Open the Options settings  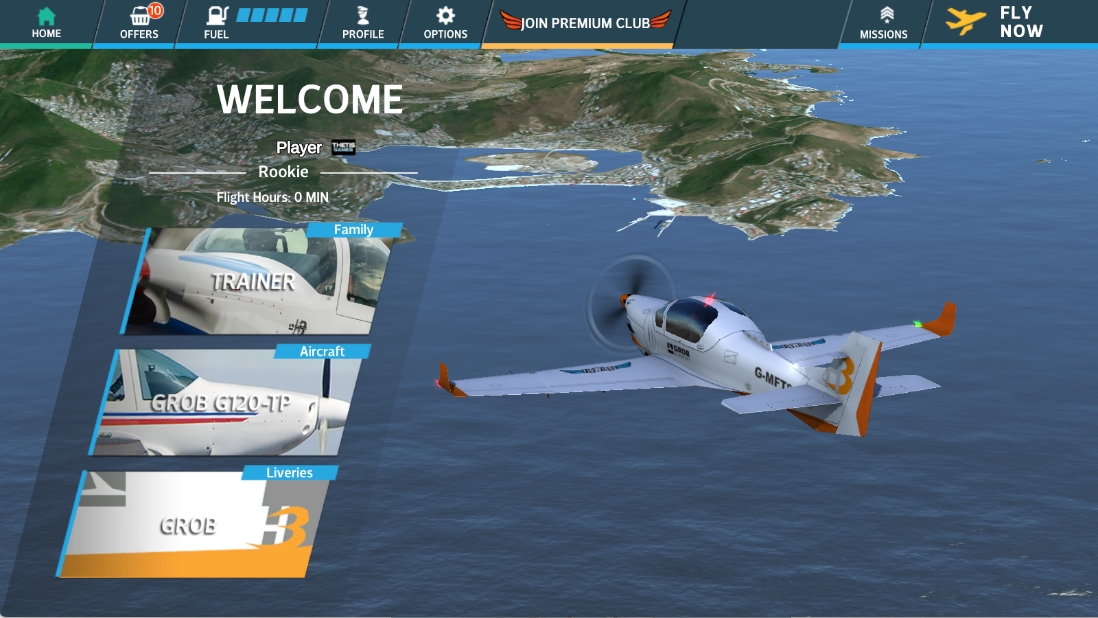445,23
